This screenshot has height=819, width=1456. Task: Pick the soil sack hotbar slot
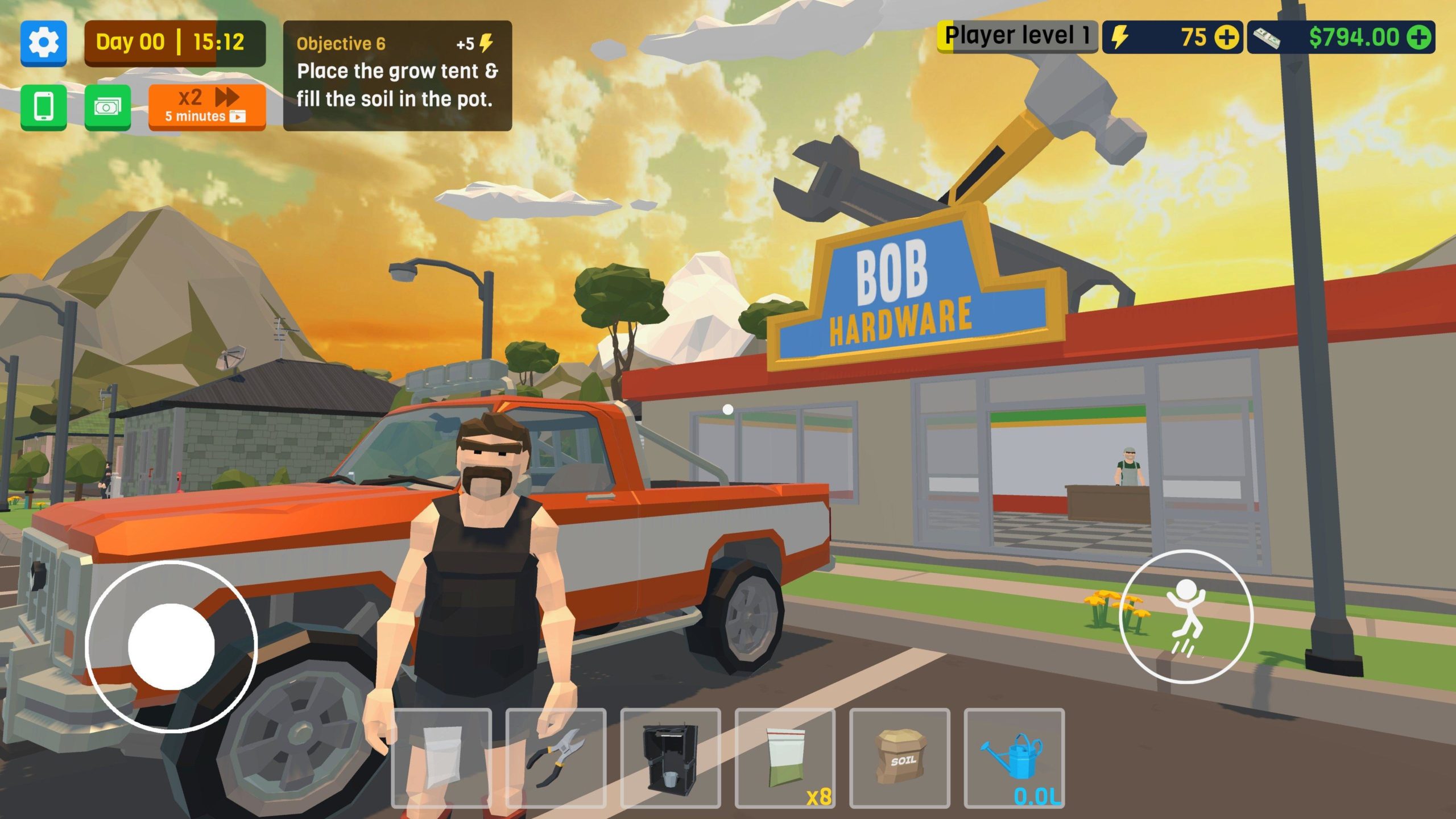click(900, 758)
